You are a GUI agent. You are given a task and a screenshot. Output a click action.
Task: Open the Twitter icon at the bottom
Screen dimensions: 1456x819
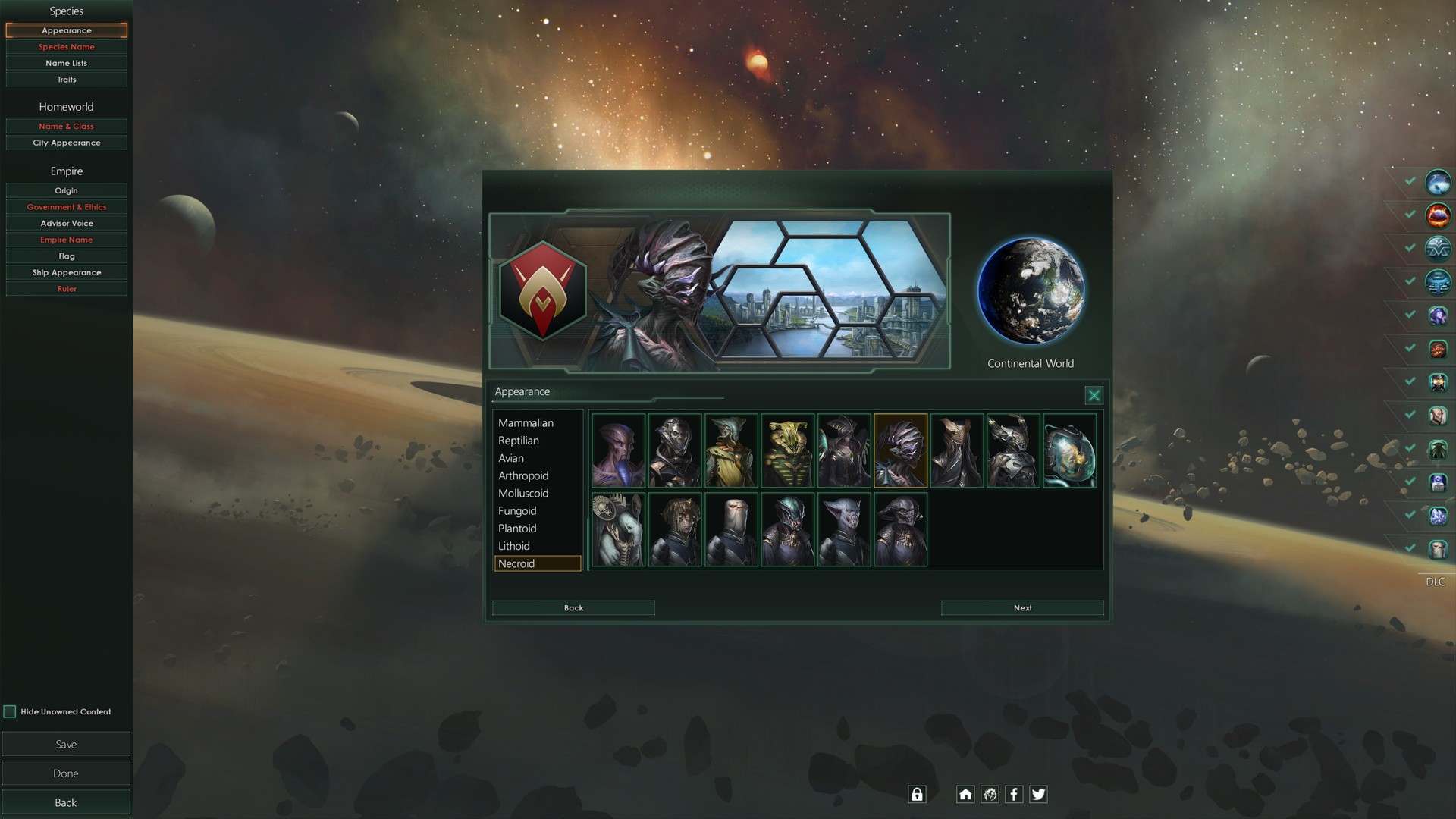(x=1038, y=794)
